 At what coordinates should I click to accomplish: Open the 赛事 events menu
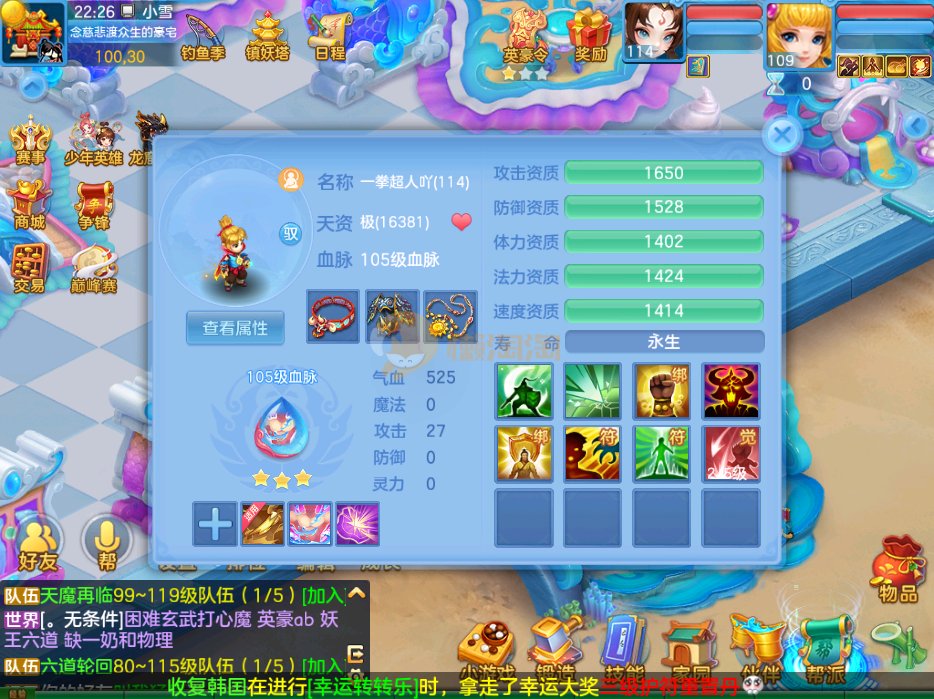coord(30,141)
